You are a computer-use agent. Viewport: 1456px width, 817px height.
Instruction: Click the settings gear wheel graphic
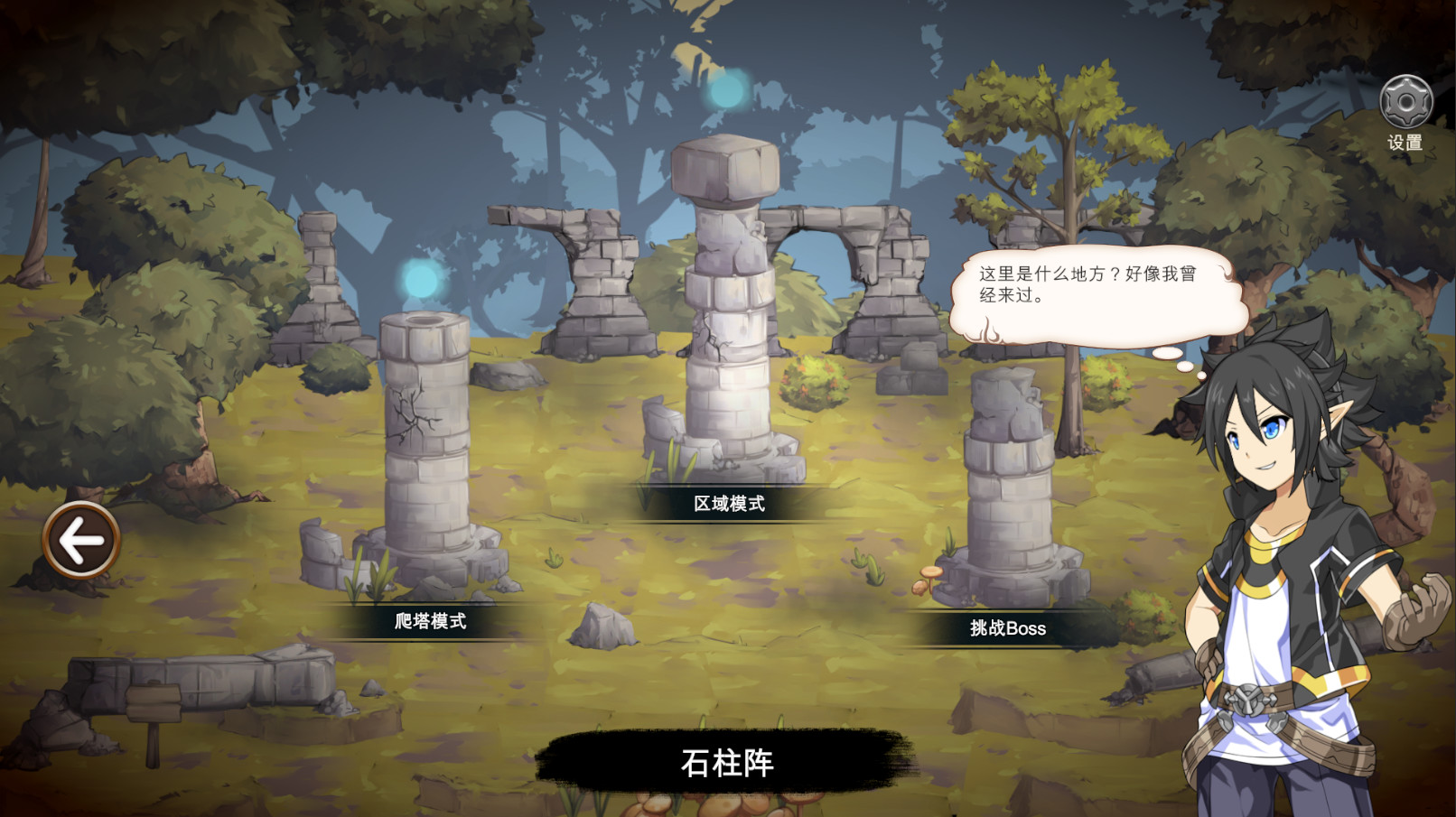click(x=1405, y=101)
